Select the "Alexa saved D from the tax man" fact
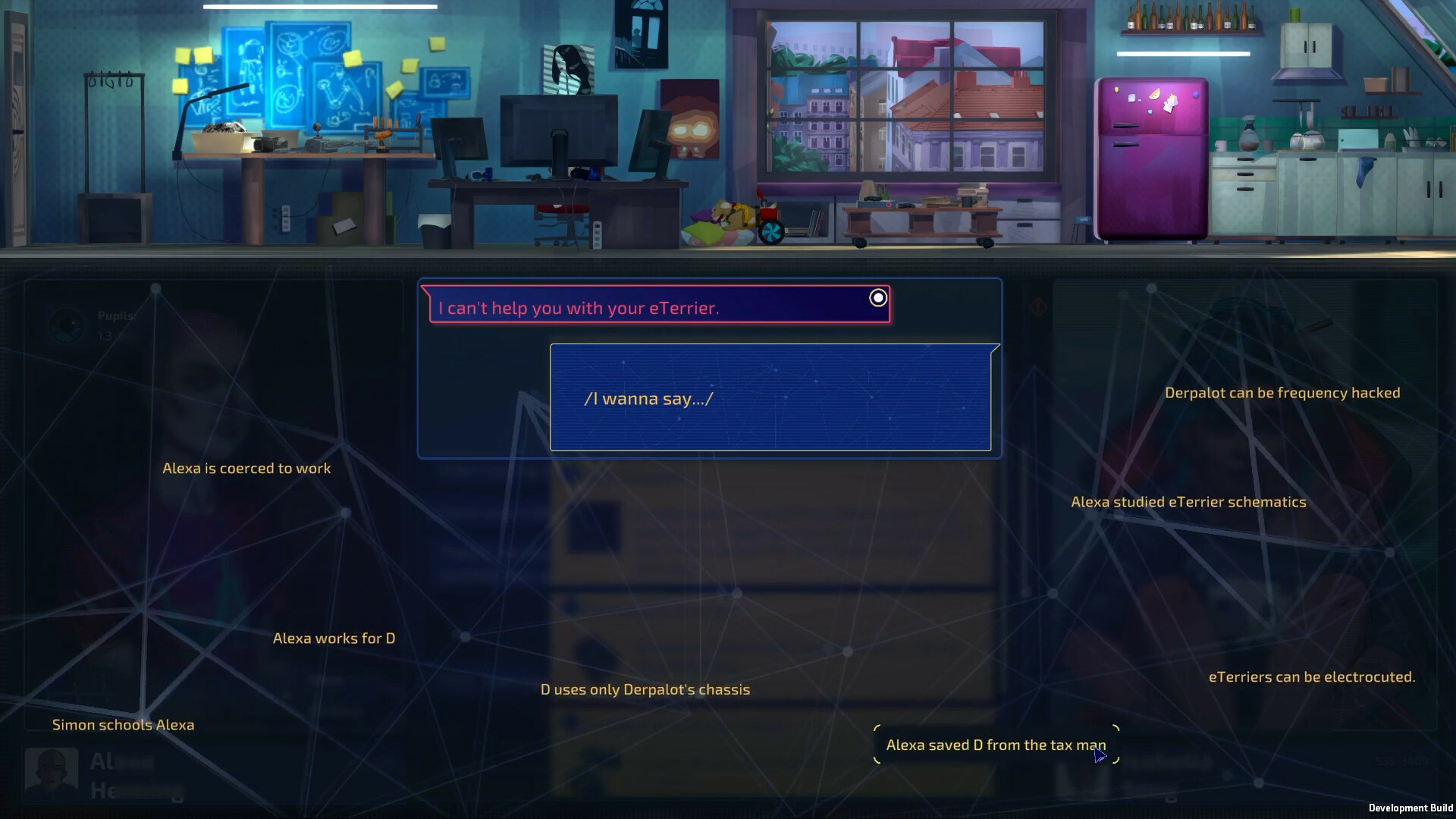This screenshot has width=1456, height=819. click(996, 745)
